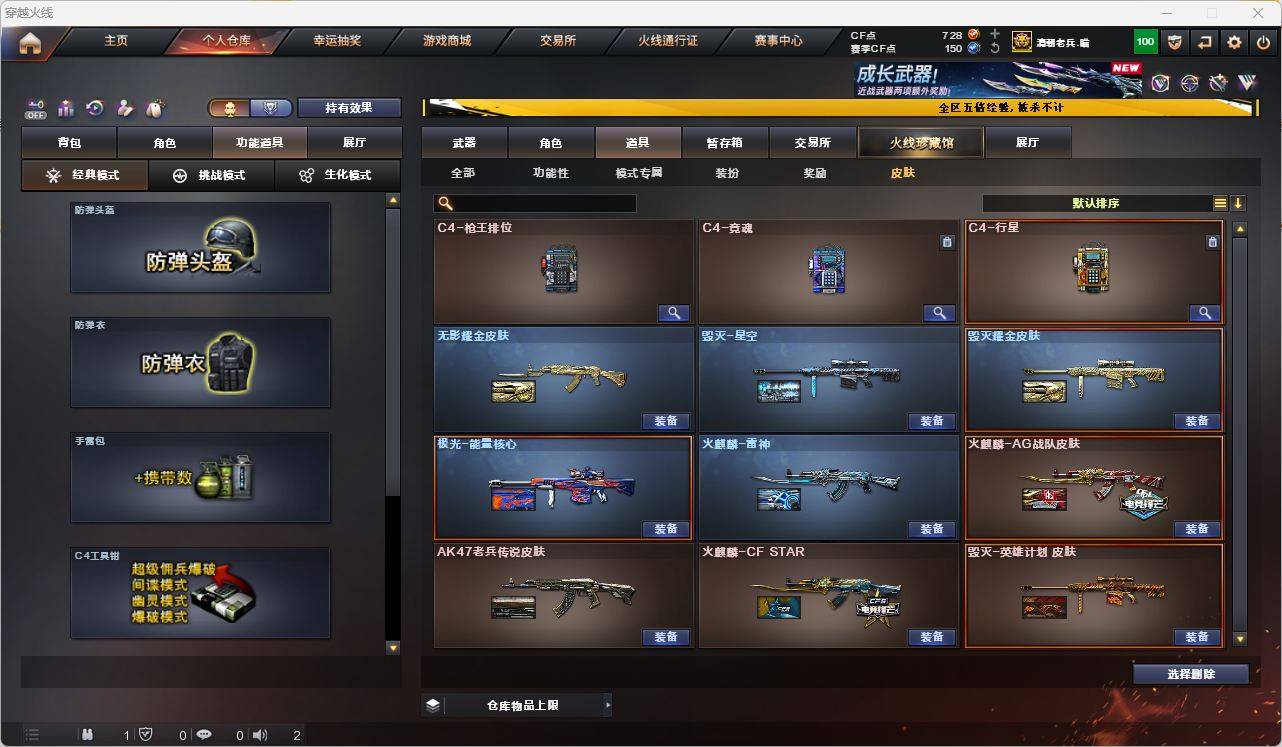
Task: Open the replay/history icon above the sidebar
Action: coord(93,108)
